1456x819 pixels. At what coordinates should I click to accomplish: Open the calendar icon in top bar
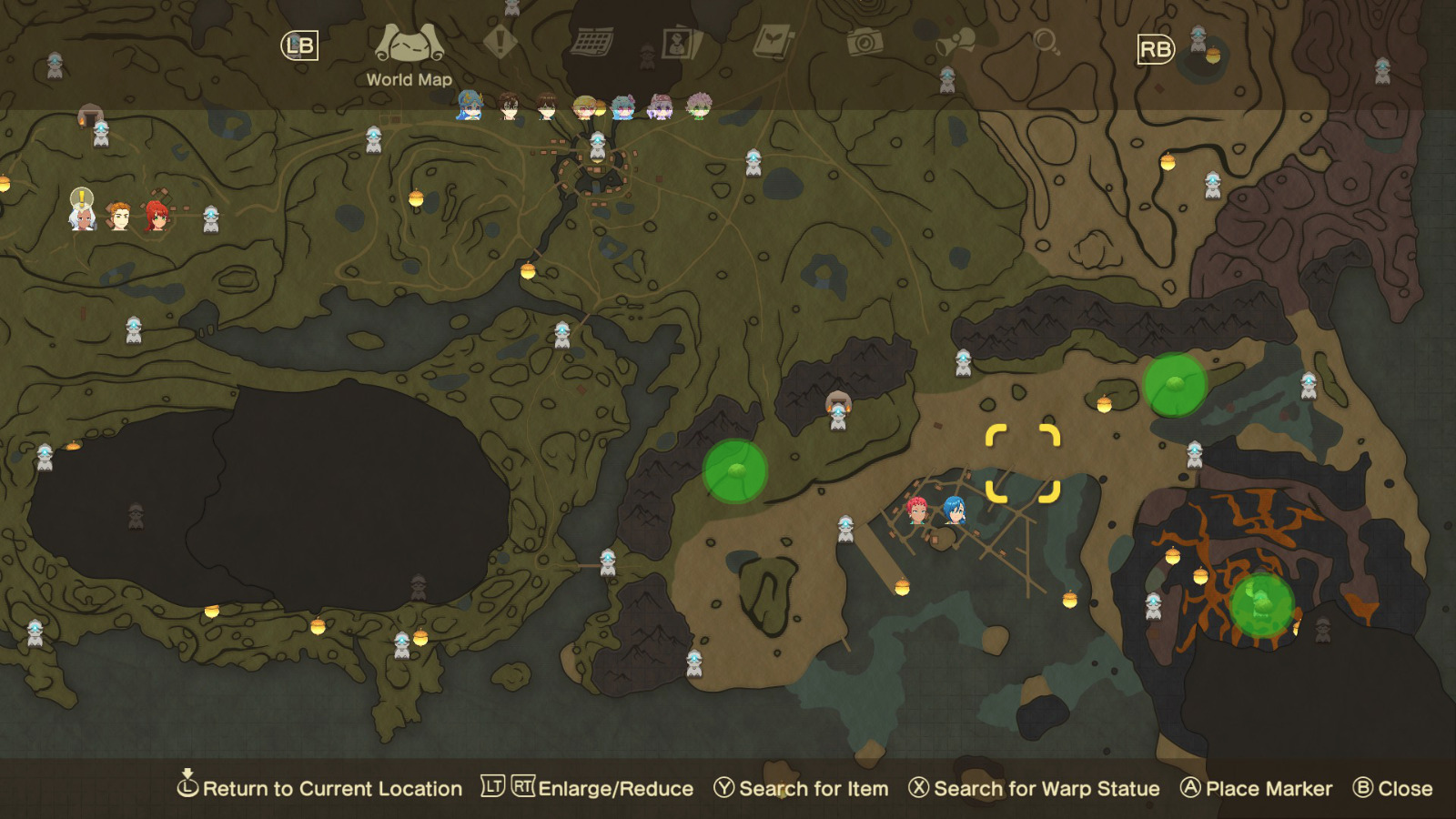click(591, 40)
